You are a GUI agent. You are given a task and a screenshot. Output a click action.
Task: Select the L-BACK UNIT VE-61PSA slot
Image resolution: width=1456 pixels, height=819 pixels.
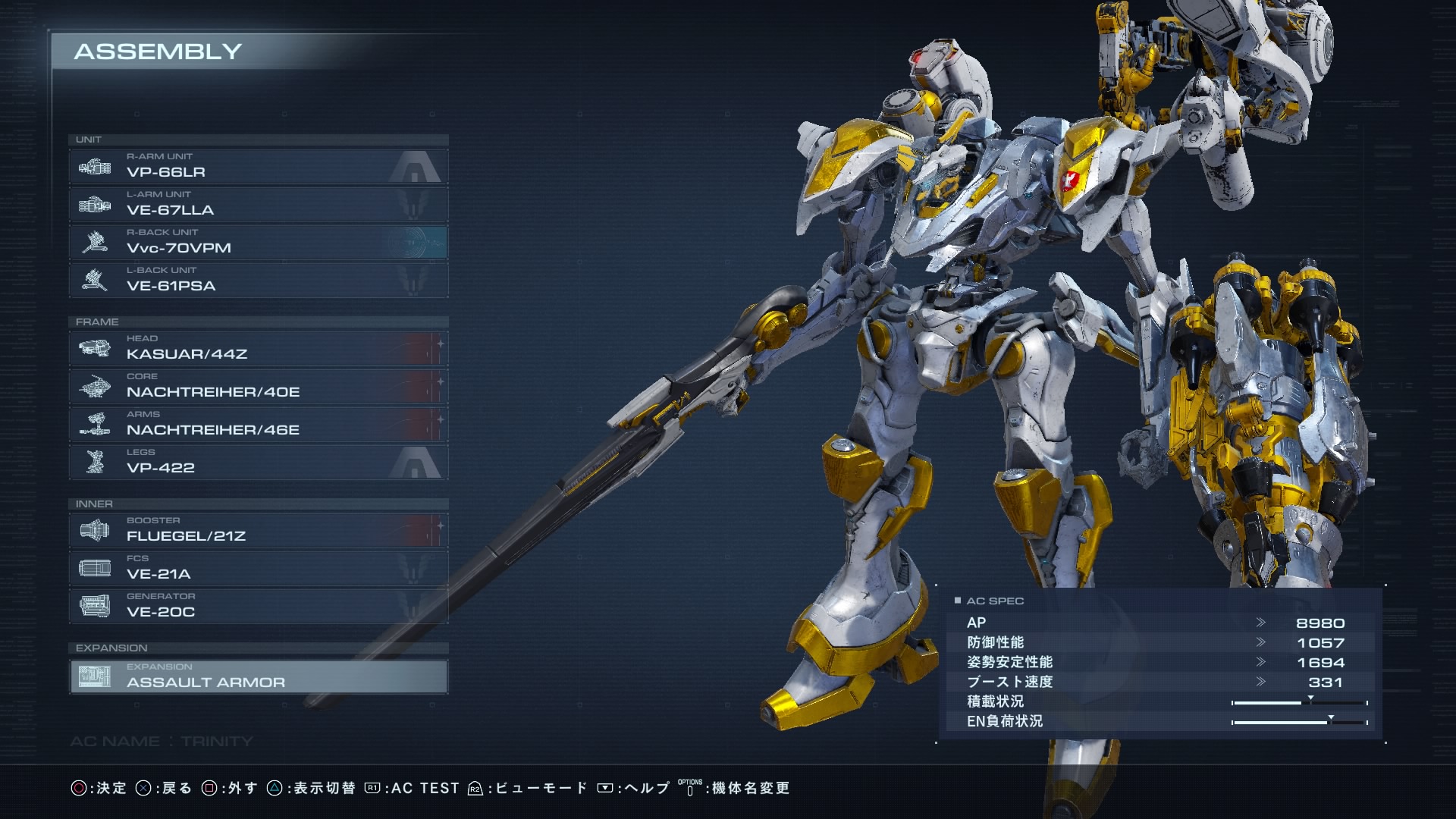[x=258, y=280]
